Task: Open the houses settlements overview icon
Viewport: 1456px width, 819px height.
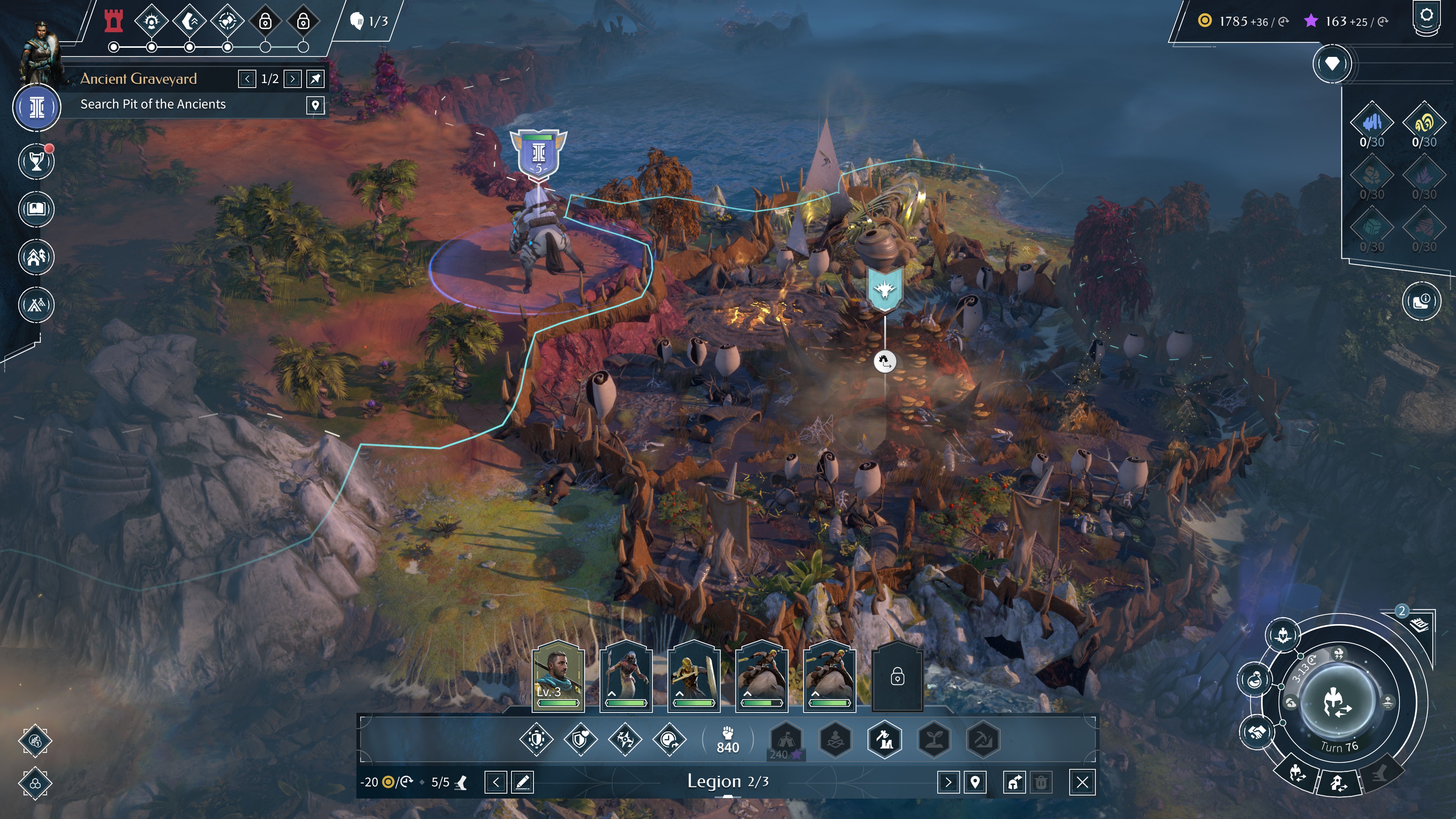Action: 37,257
